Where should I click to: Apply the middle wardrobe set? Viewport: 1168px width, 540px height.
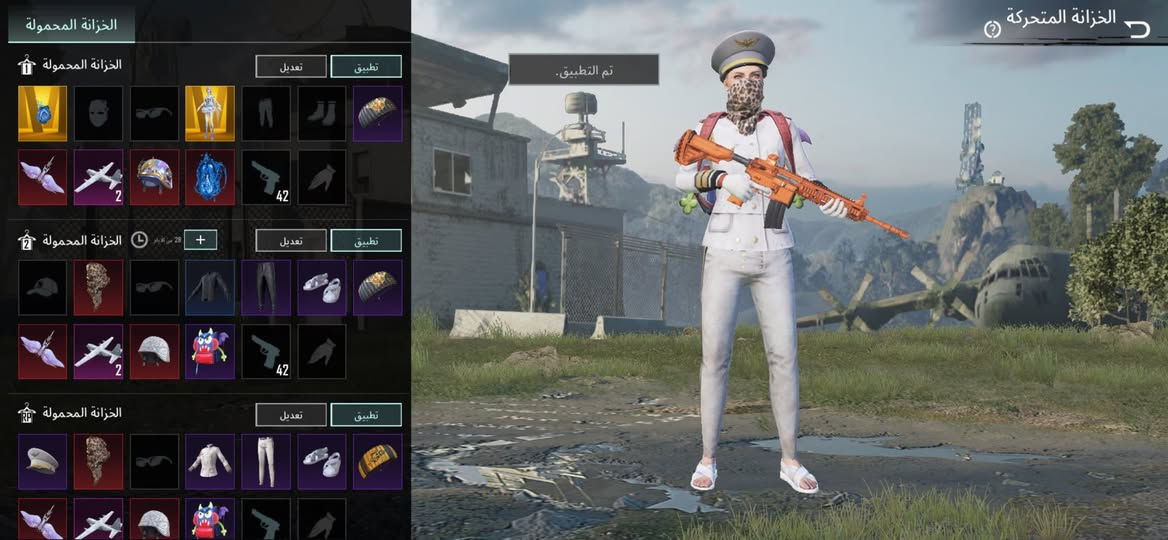(x=366, y=240)
